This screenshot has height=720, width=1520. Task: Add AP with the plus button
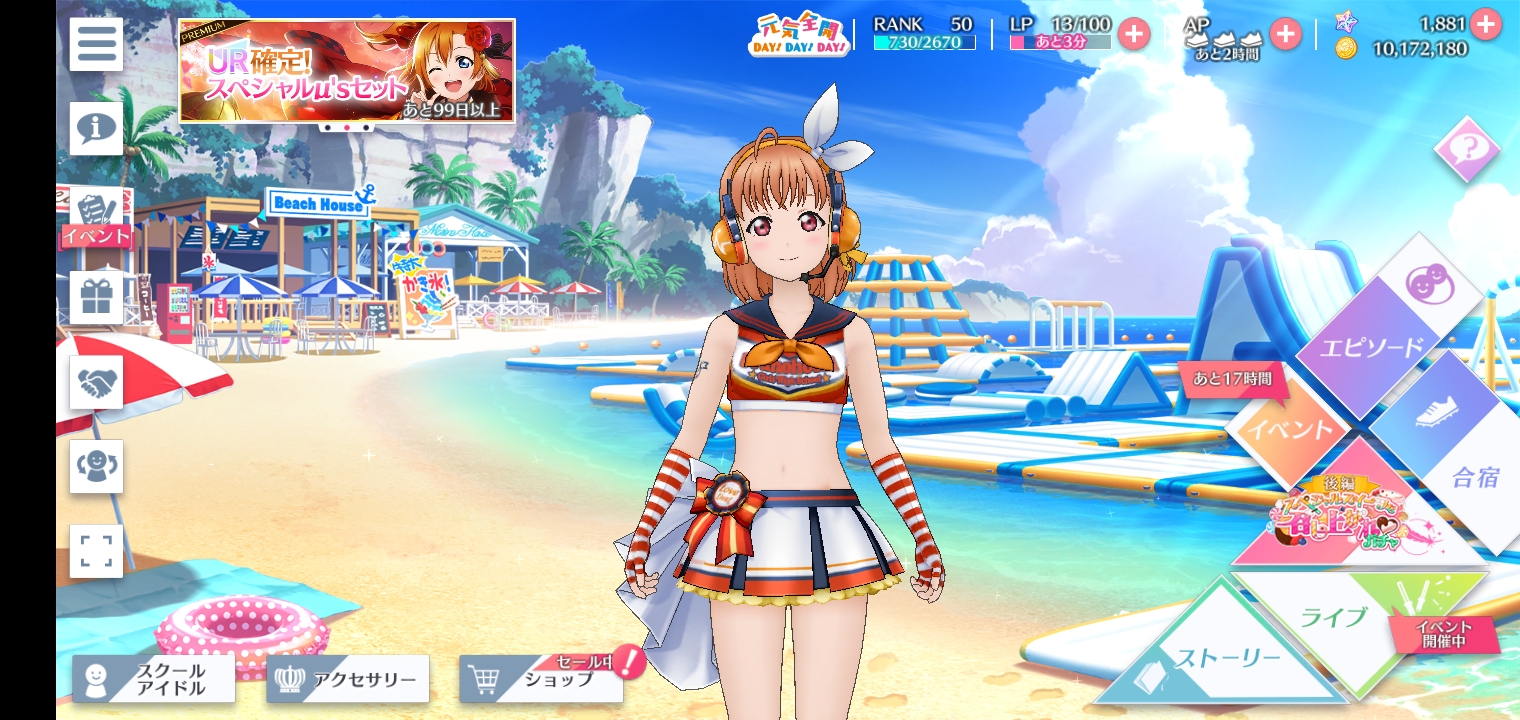(x=1285, y=34)
